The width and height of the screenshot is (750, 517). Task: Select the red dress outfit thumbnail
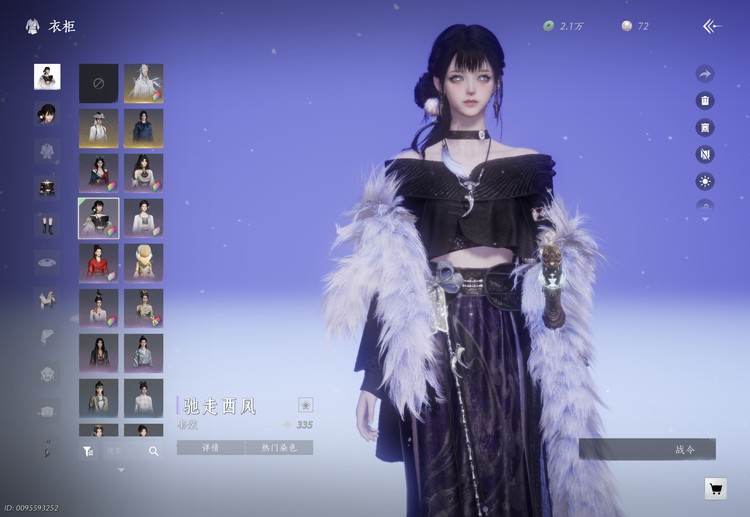click(99, 263)
